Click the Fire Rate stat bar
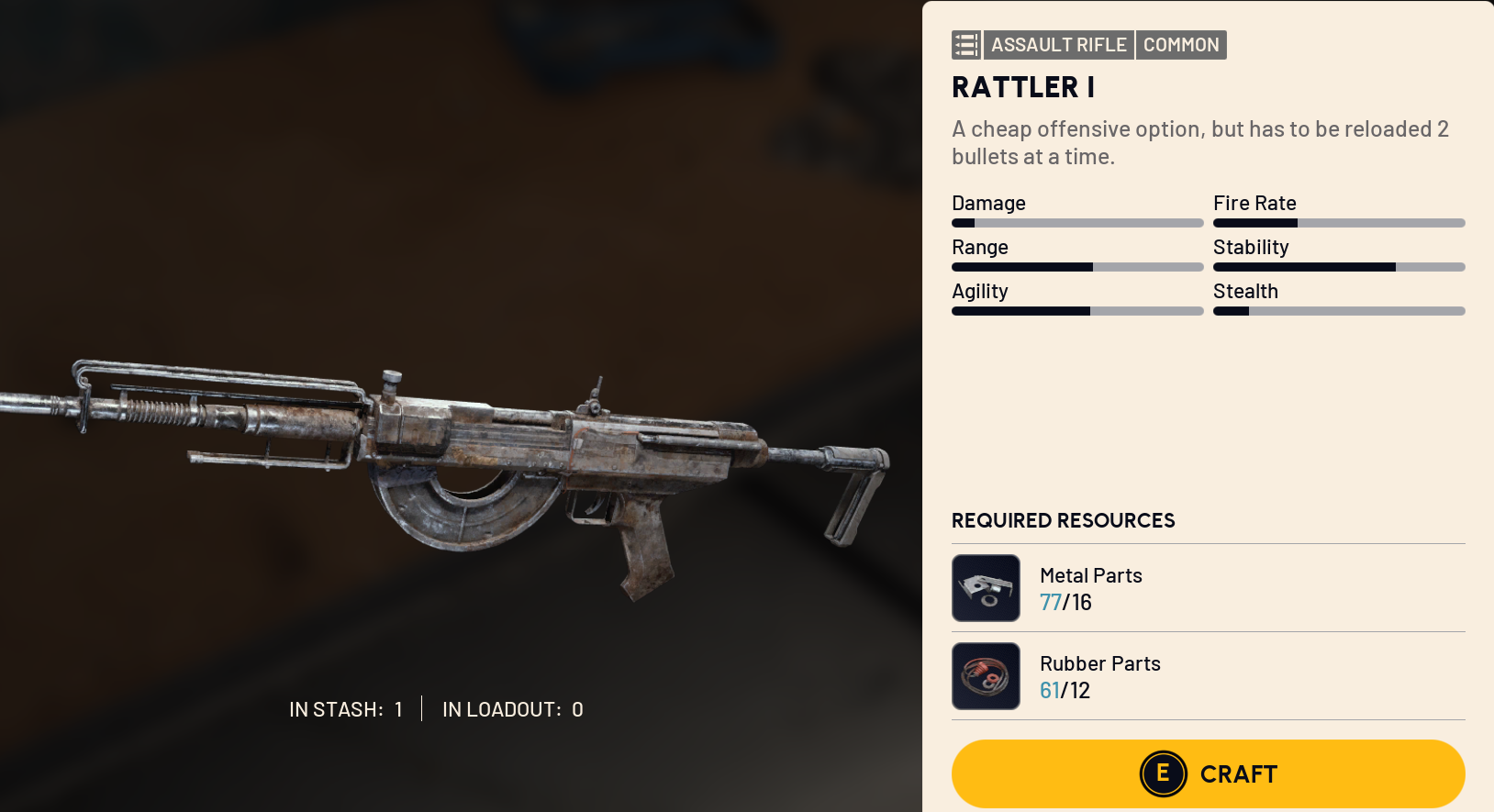Viewport: 1494px width, 812px height. coord(1339,222)
